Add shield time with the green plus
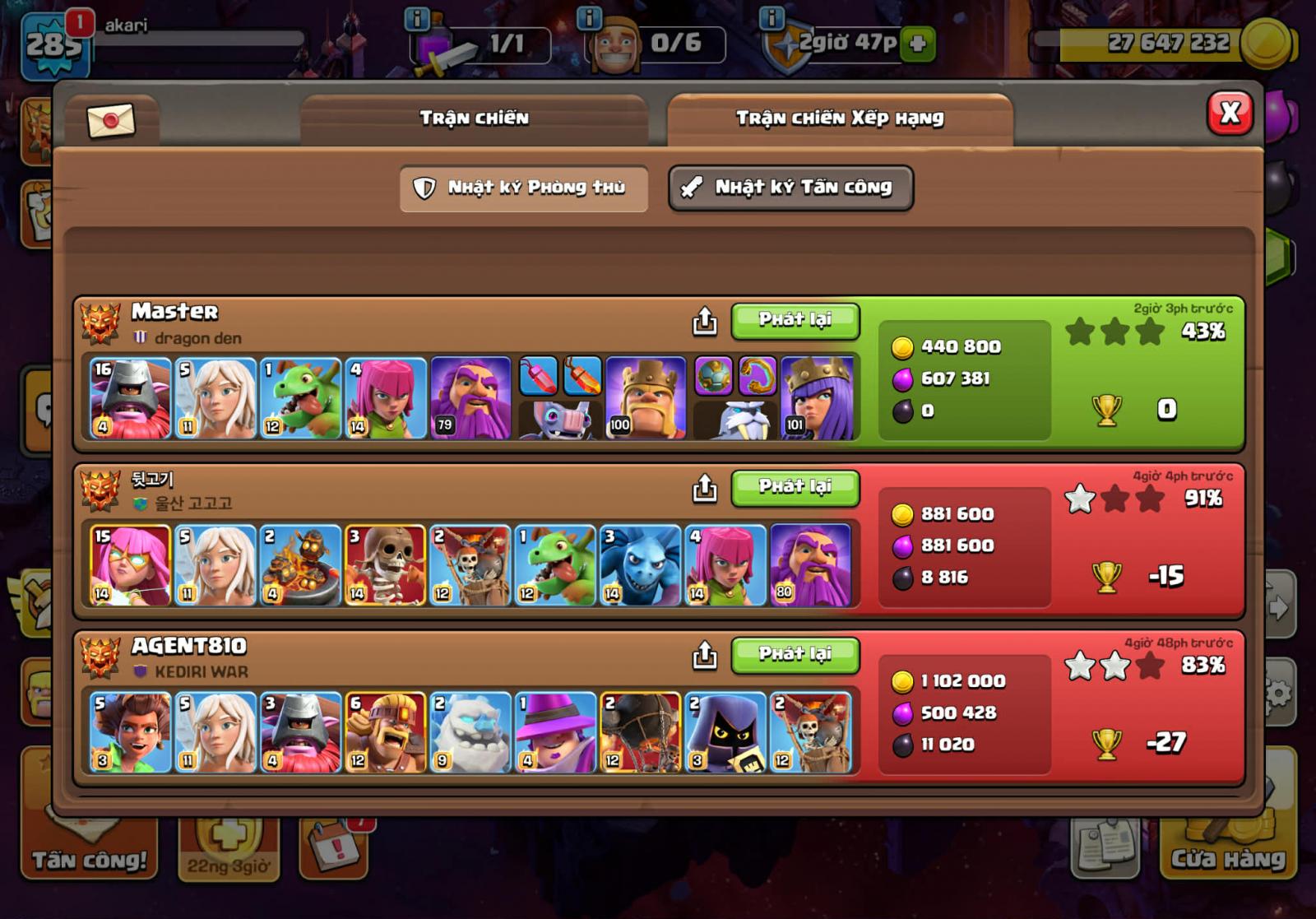 pyautogui.click(x=917, y=44)
